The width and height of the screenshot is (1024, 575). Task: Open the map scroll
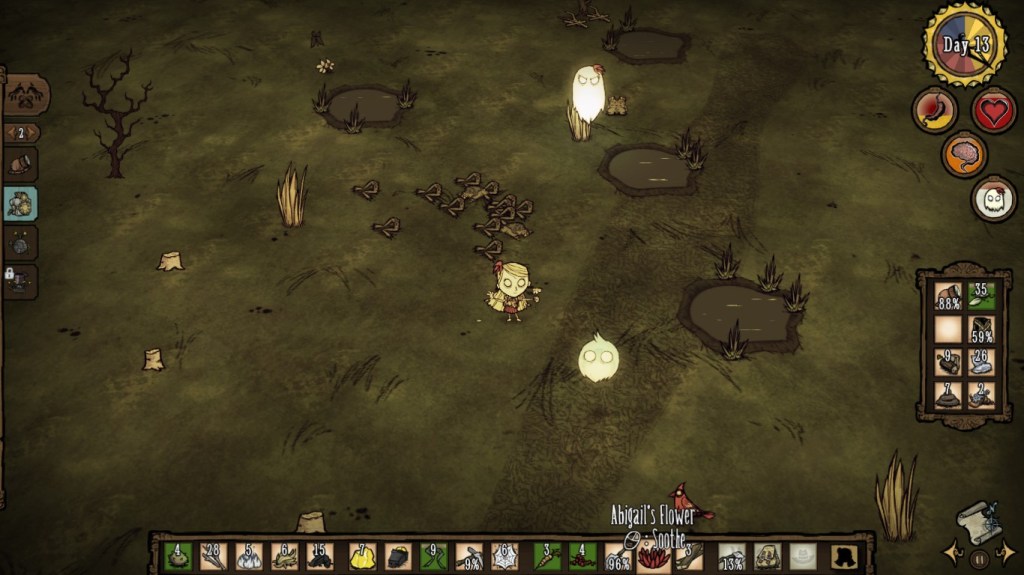tap(977, 521)
